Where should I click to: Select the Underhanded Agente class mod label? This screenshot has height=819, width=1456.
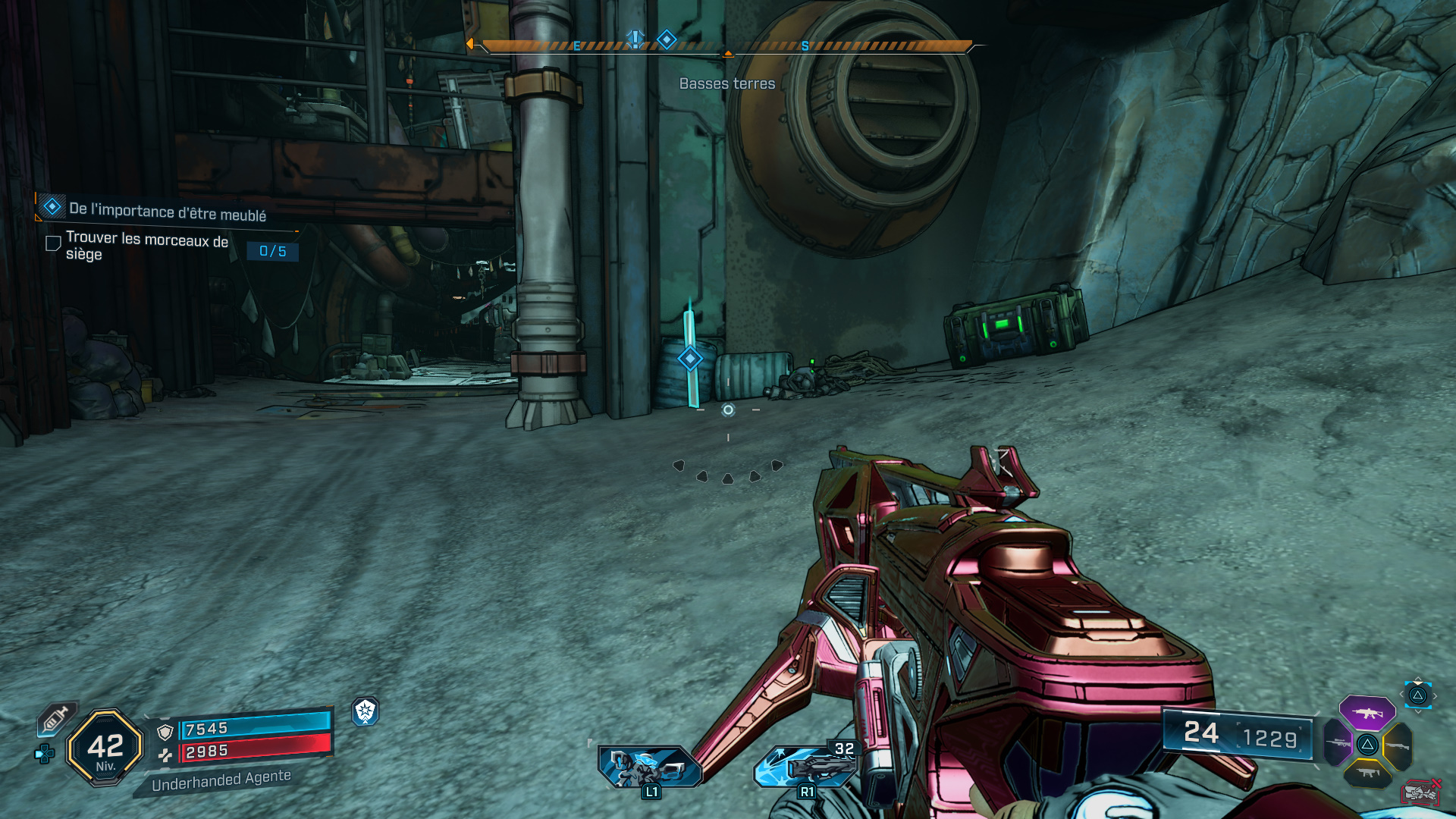coord(221,780)
